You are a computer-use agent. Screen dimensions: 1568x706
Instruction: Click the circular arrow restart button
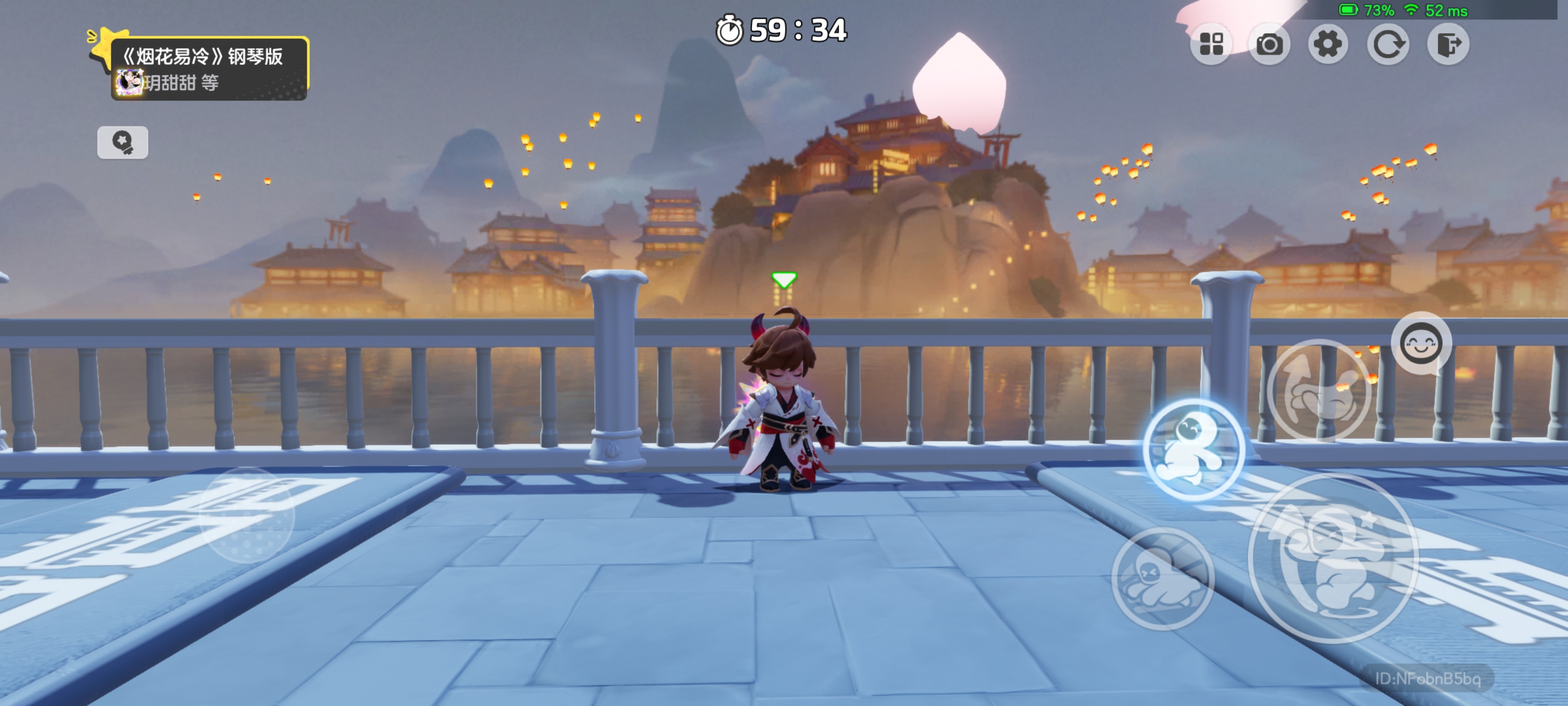1387,44
